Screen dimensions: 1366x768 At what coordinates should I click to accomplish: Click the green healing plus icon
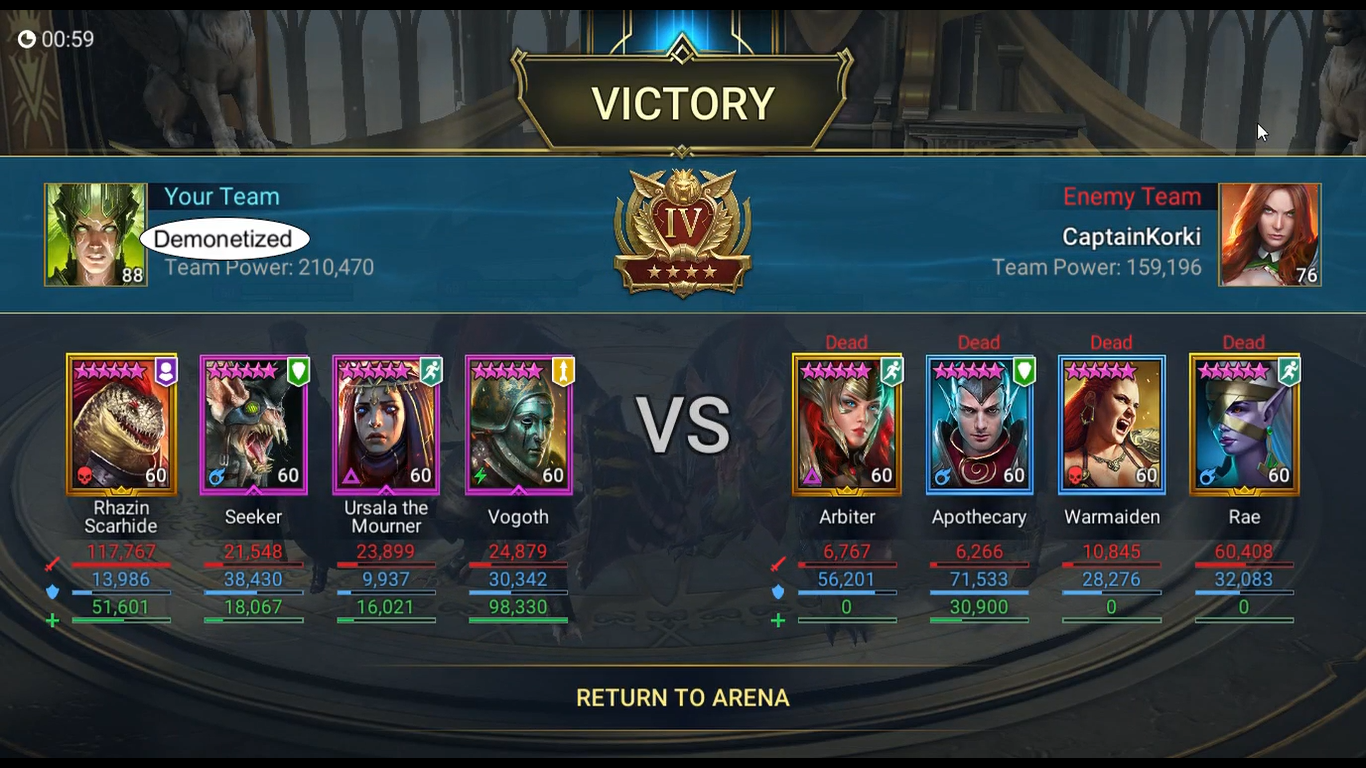pos(53,620)
